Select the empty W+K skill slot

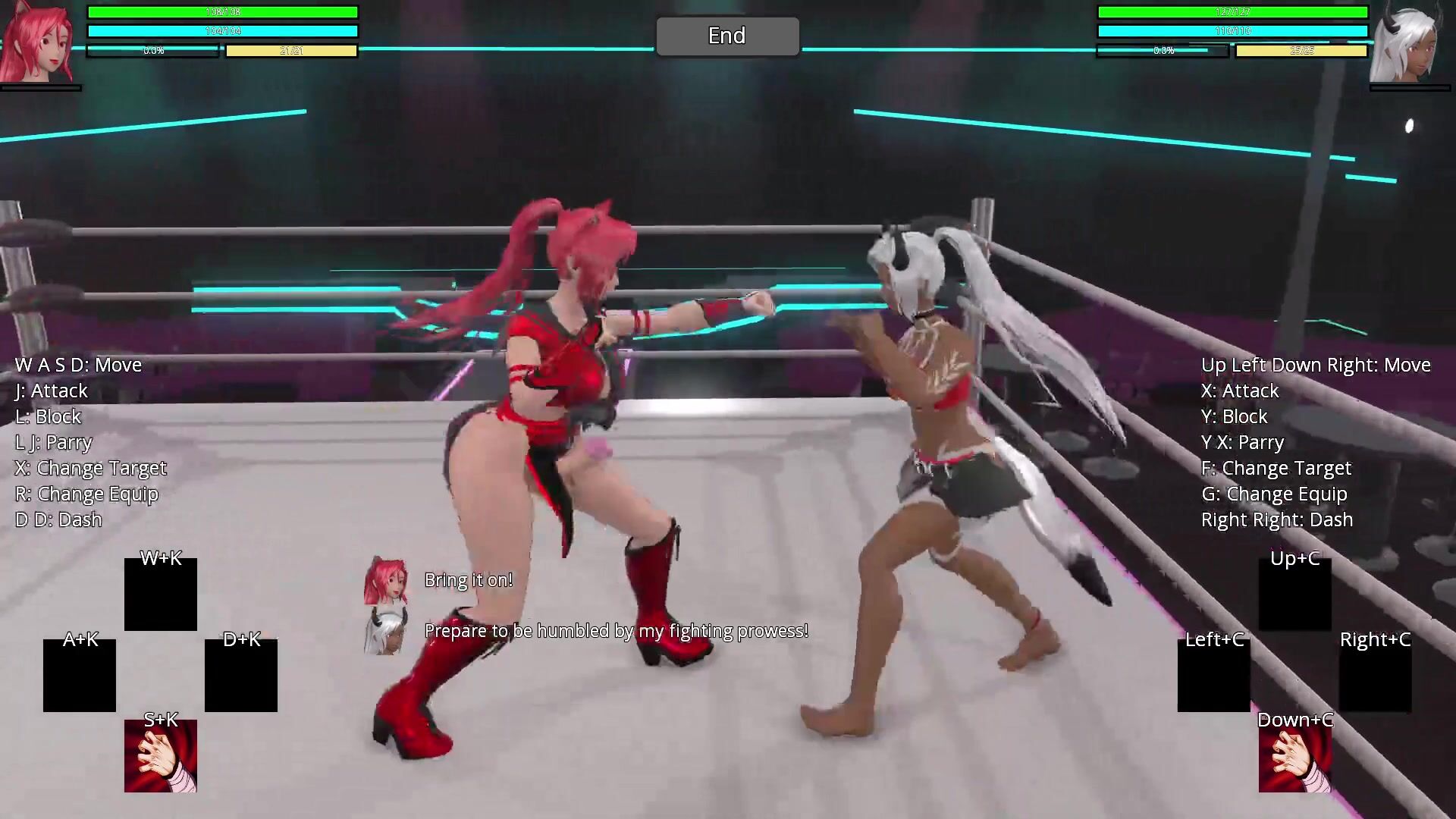click(x=161, y=595)
